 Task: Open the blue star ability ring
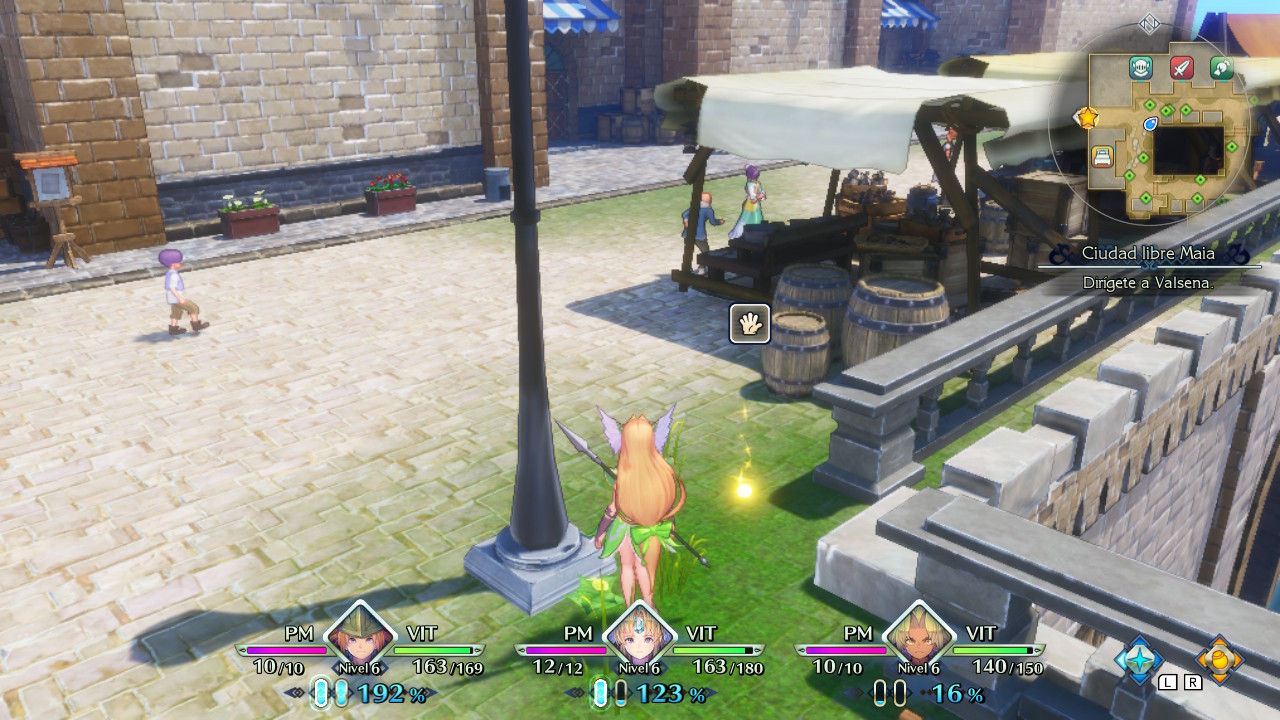pos(1139,659)
